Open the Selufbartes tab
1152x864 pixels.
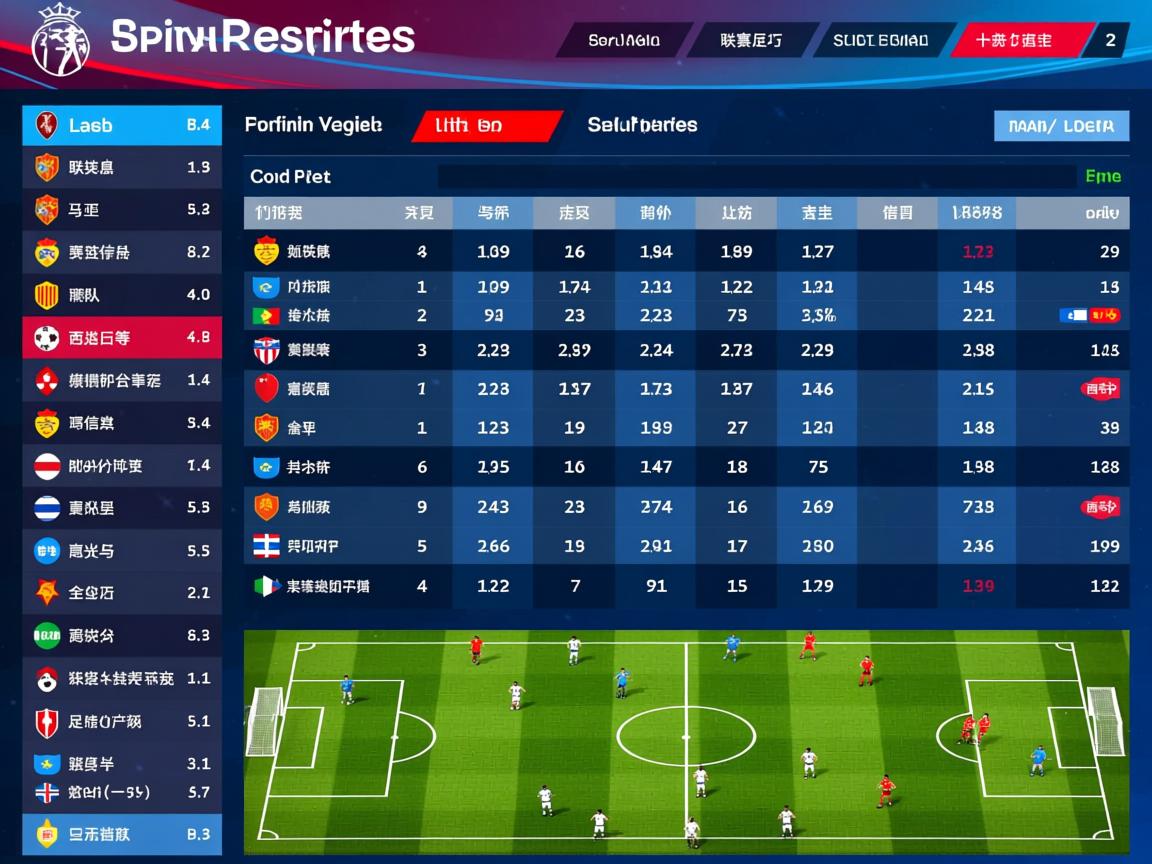pyautogui.click(x=642, y=125)
